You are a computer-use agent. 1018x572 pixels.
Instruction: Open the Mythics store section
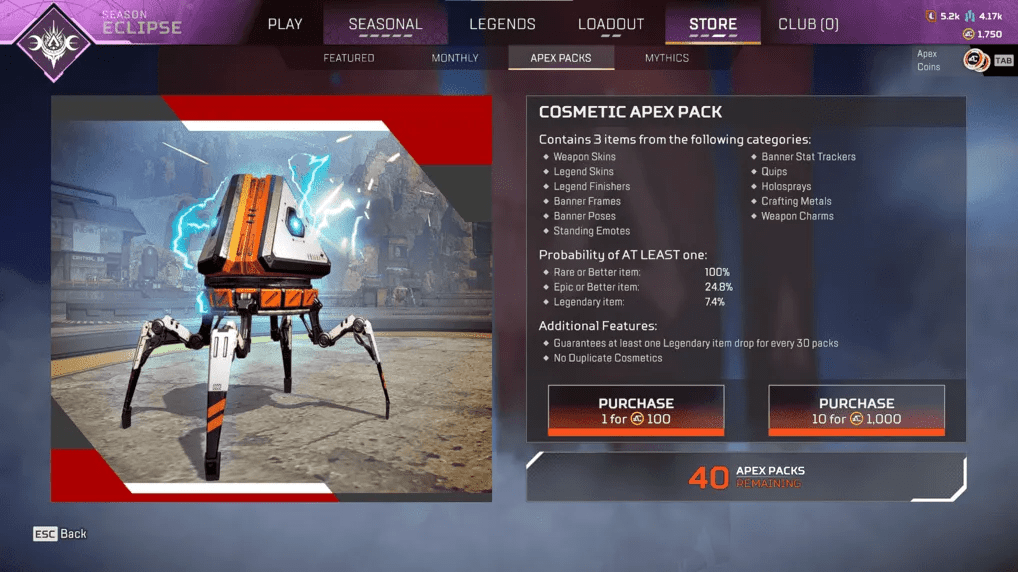tap(667, 58)
